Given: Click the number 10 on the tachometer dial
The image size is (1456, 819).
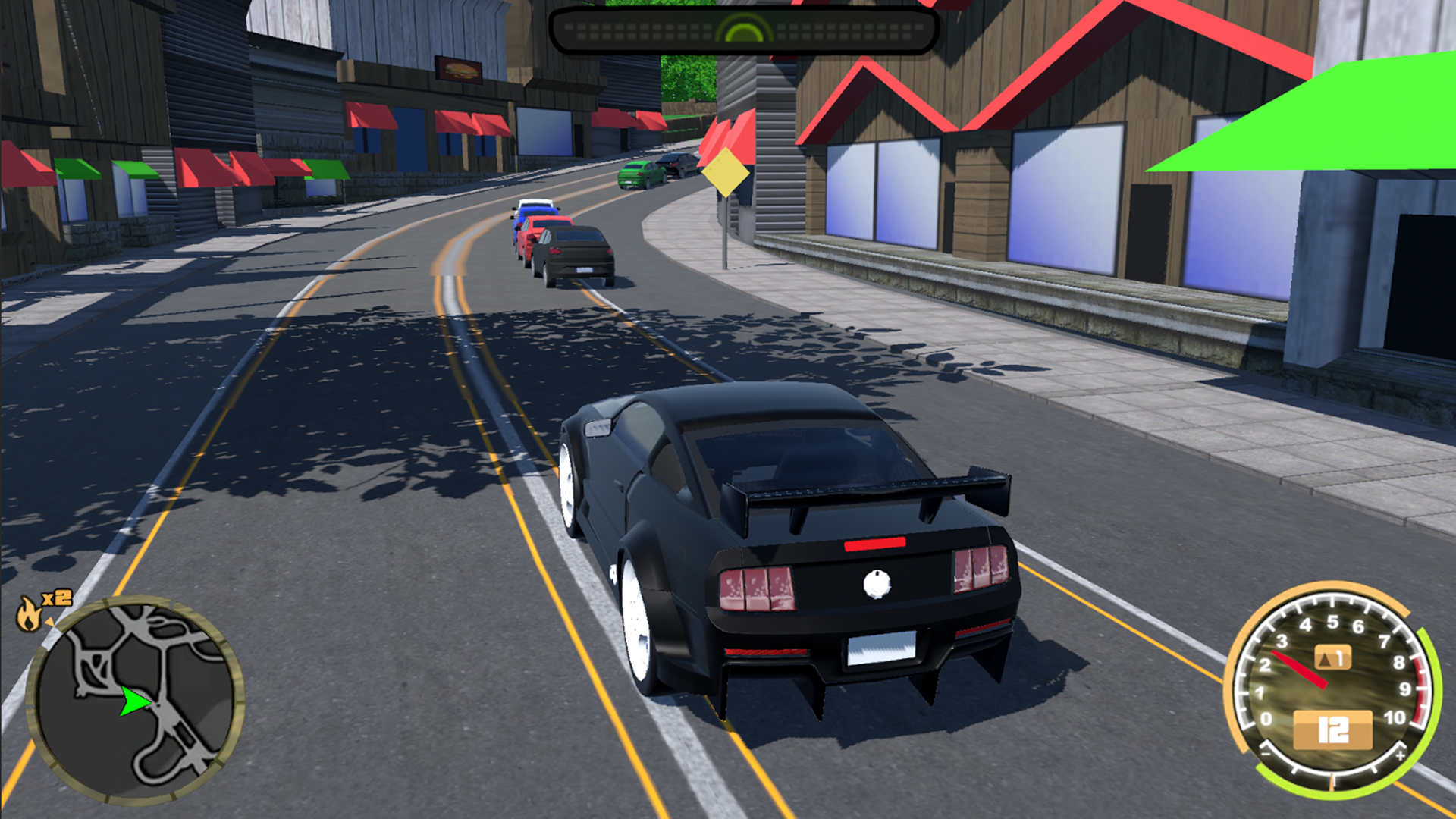Looking at the screenshot, I should point(1396,718).
